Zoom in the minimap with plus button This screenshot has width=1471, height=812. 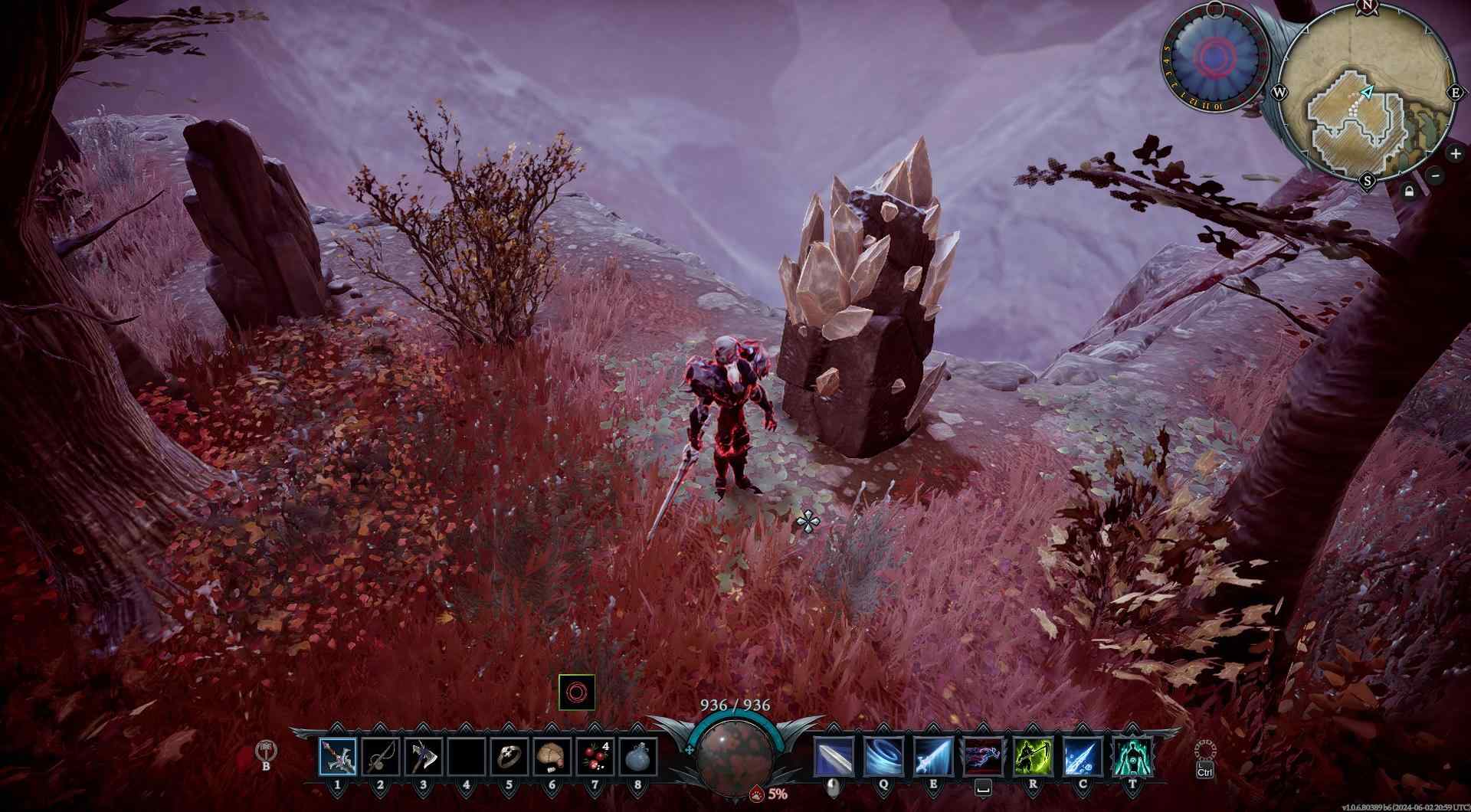click(1455, 154)
